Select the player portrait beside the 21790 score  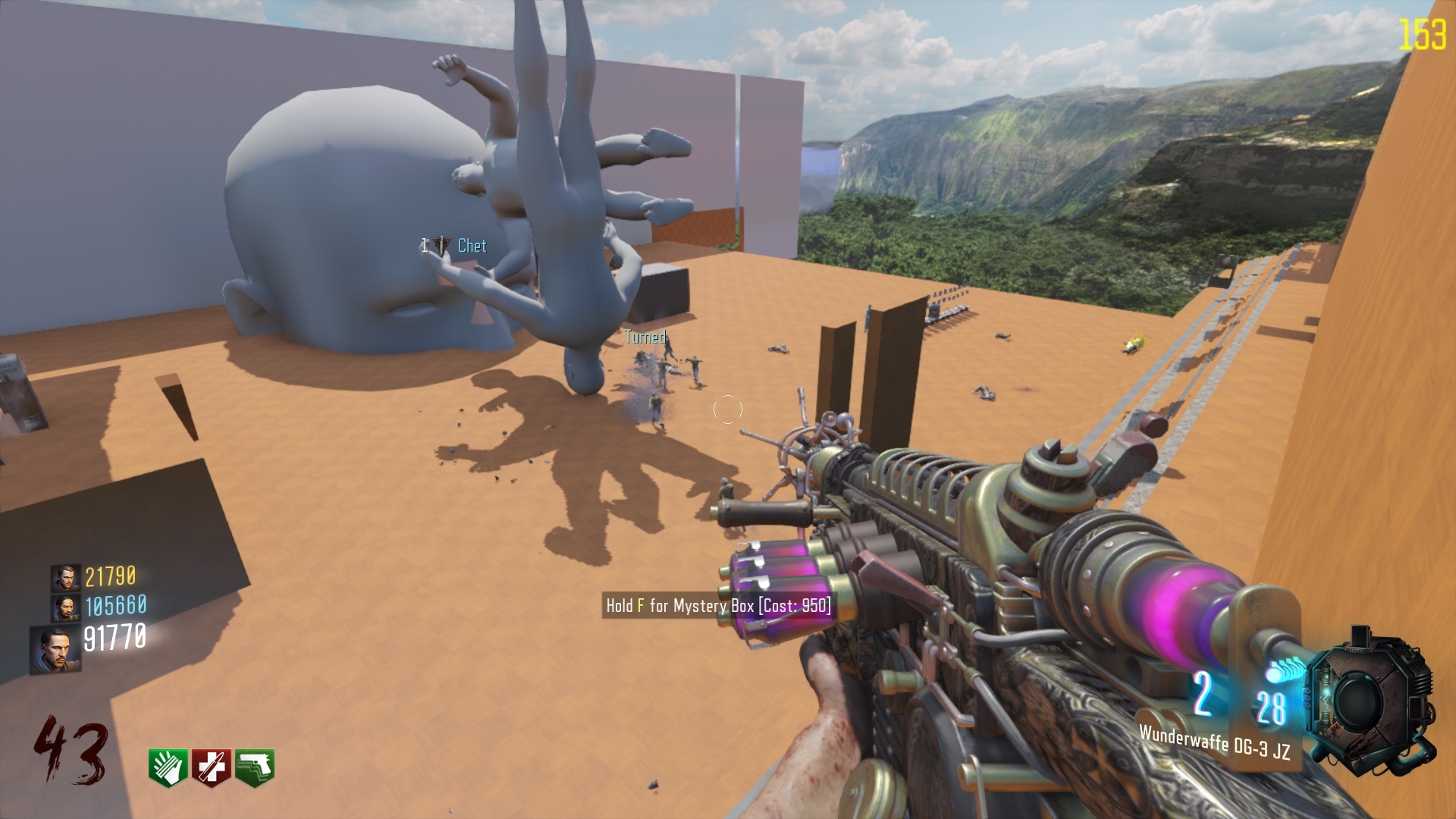click(65, 578)
